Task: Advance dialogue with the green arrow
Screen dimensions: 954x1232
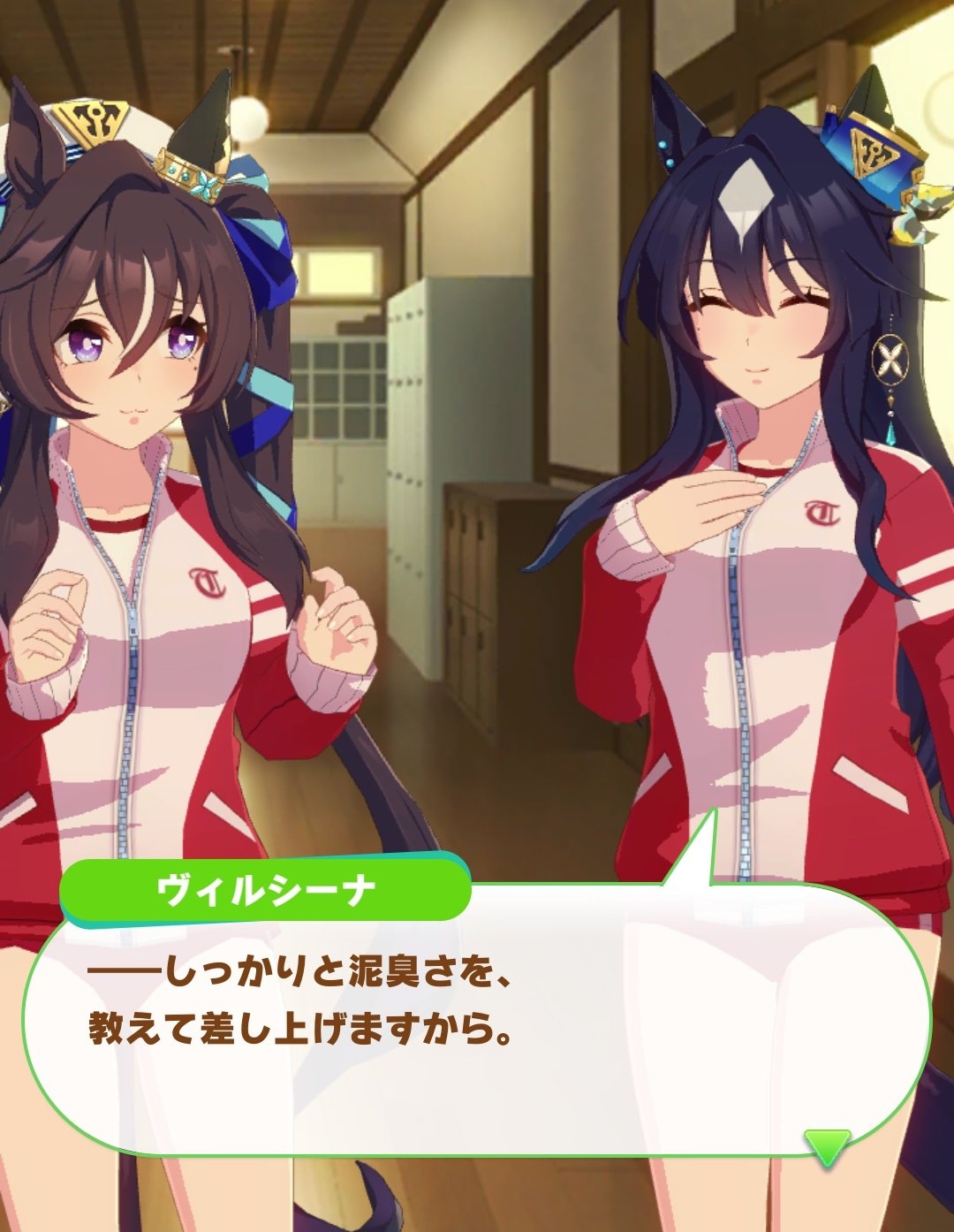Action: click(827, 1145)
